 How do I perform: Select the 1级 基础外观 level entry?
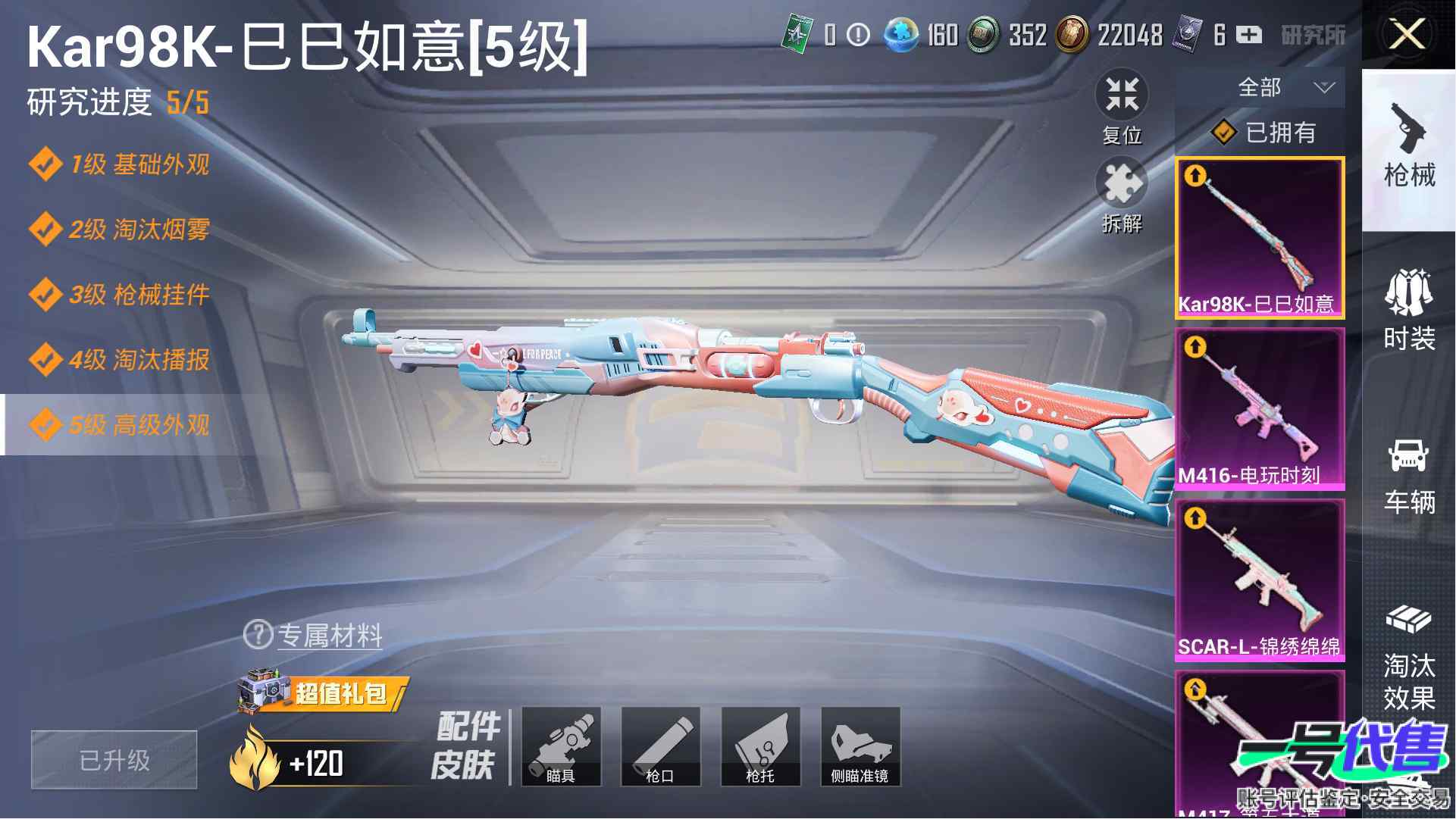[x=121, y=164]
